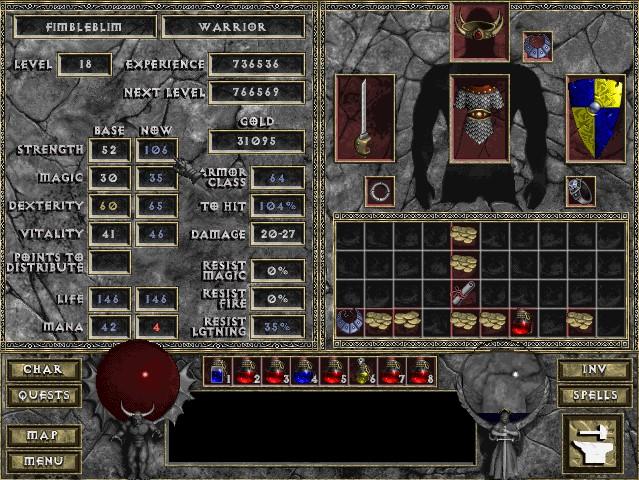Pick up the scroll in the inventory grid
The width and height of the screenshot is (639, 480).
(464, 292)
